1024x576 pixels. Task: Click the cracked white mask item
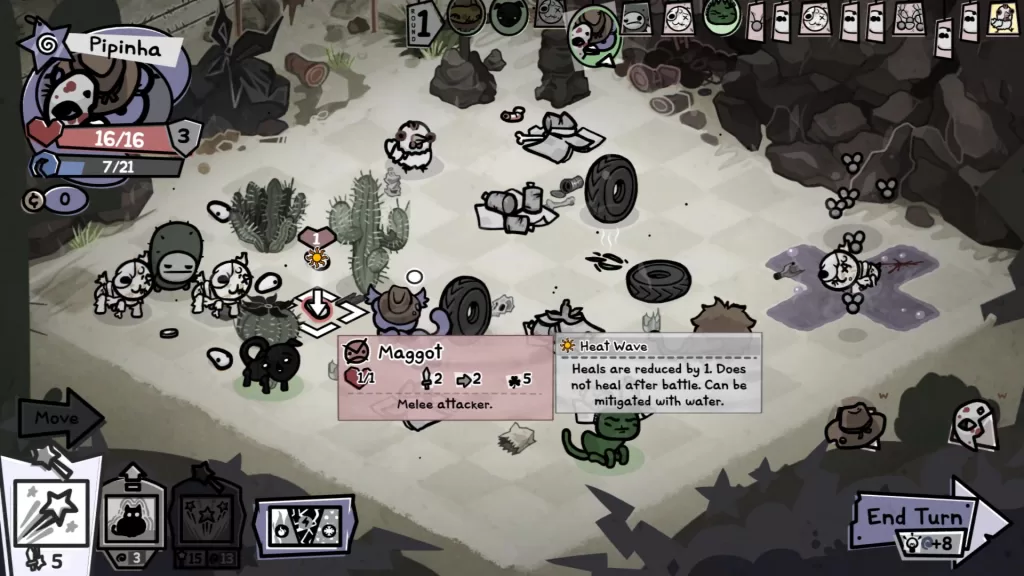[970, 420]
